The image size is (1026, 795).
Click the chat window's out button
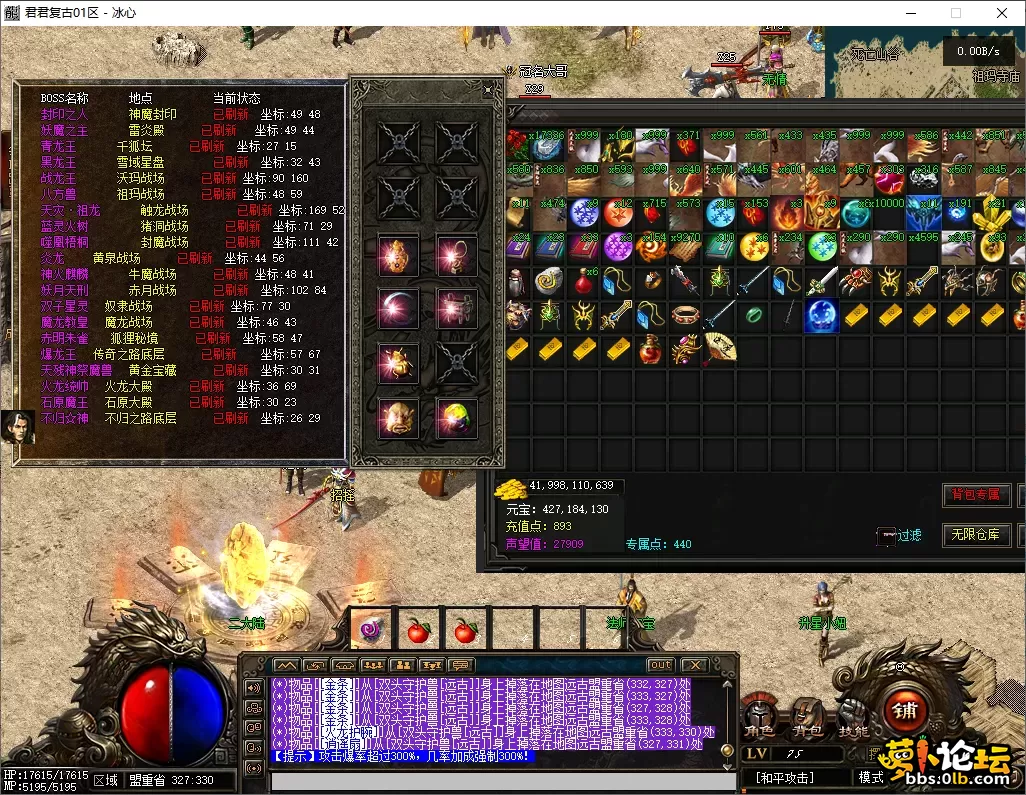[660, 665]
